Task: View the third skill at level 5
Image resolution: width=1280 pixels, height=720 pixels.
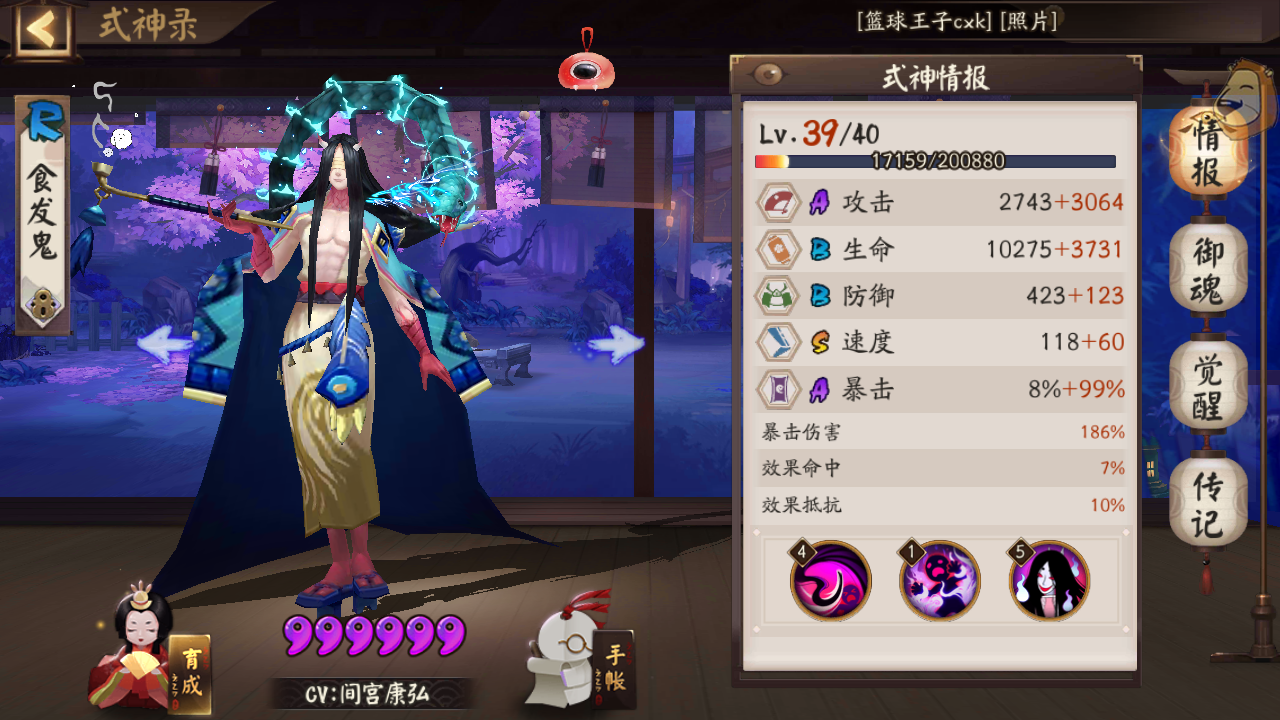Action: coord(1051,580)
